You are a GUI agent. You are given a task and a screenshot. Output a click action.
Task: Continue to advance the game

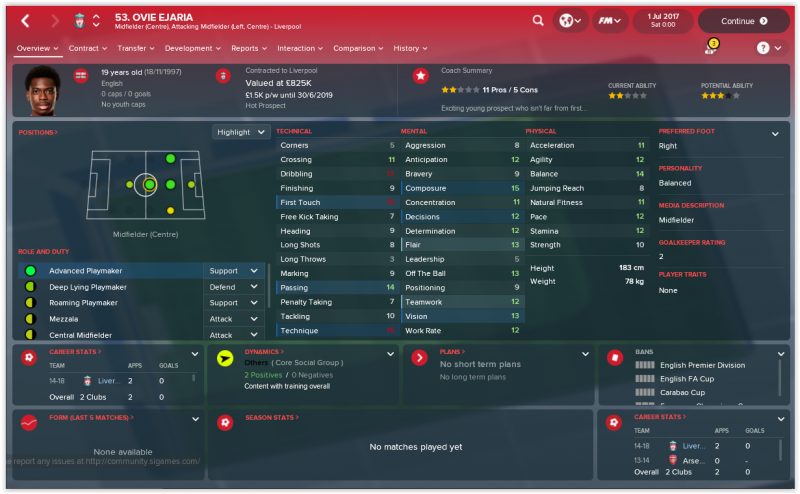(743, 20)
